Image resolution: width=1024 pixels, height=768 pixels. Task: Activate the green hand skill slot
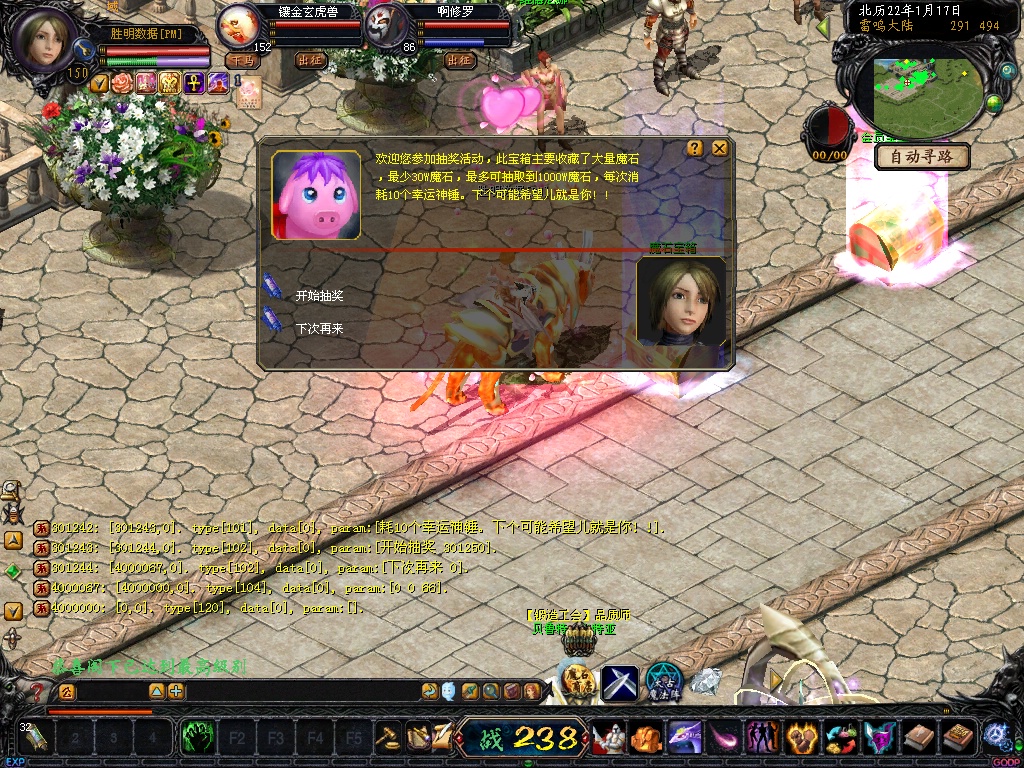click(198, 739)
